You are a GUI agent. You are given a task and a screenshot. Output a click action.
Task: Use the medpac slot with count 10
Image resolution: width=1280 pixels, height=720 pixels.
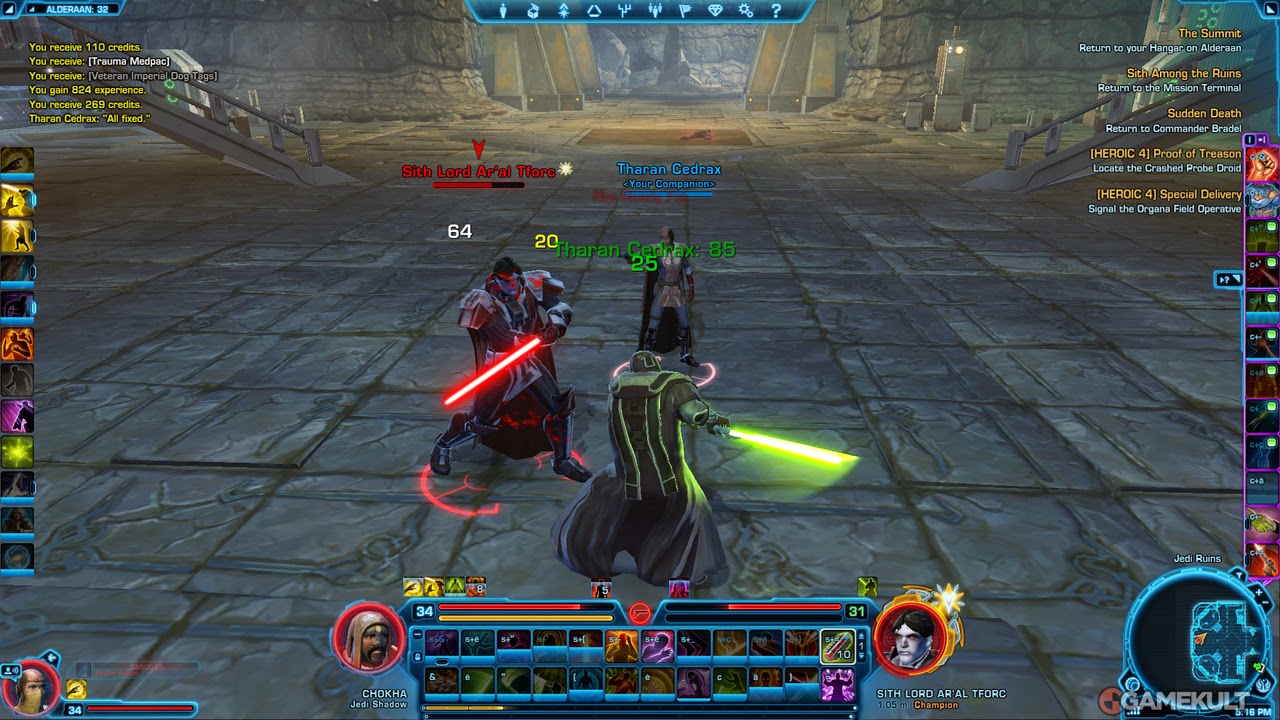click(837, 647)
